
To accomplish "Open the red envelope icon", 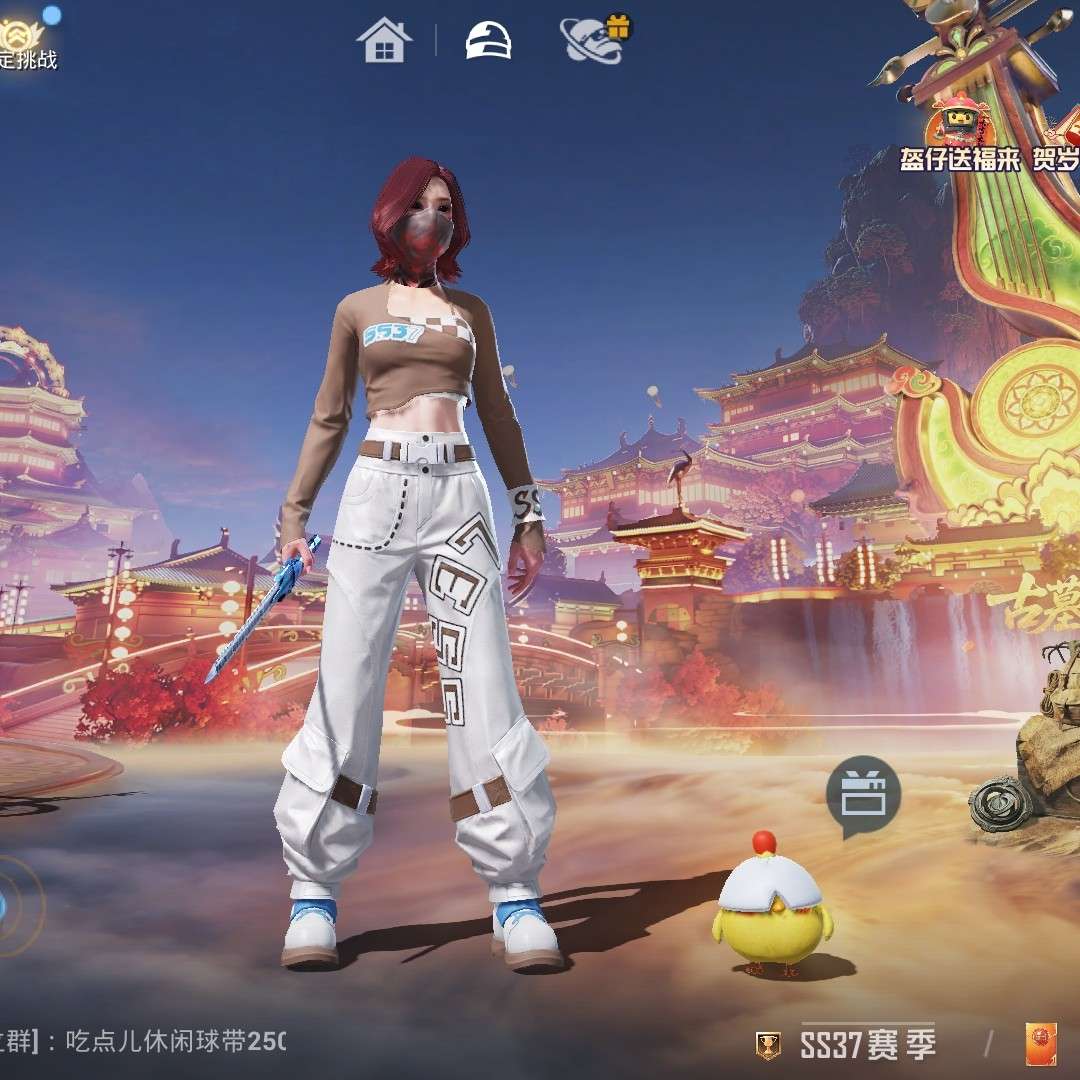I will click(1041, 1045).
